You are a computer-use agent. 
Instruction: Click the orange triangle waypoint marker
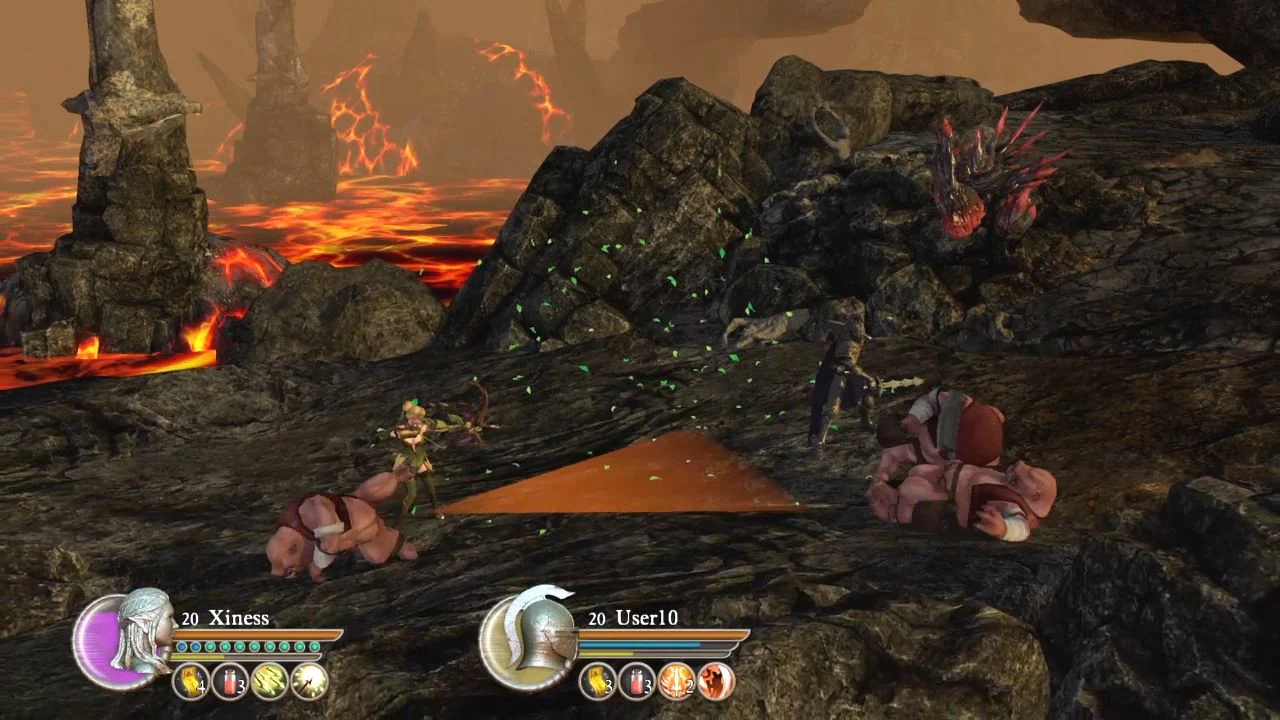point(640,480)
